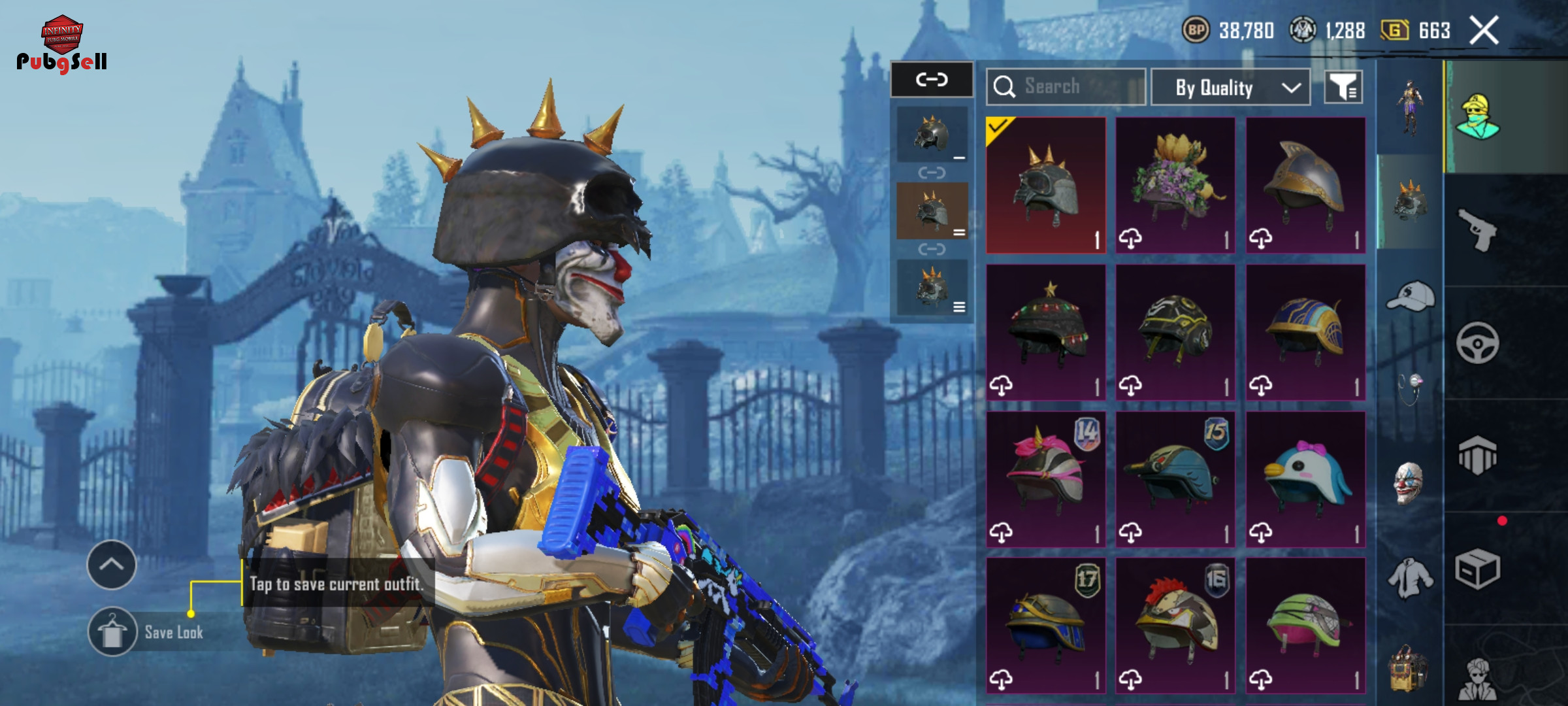Choose the pink unicorn helmet marked 14
This screenshot has width=1568, height=706.
coord(1045,479)
